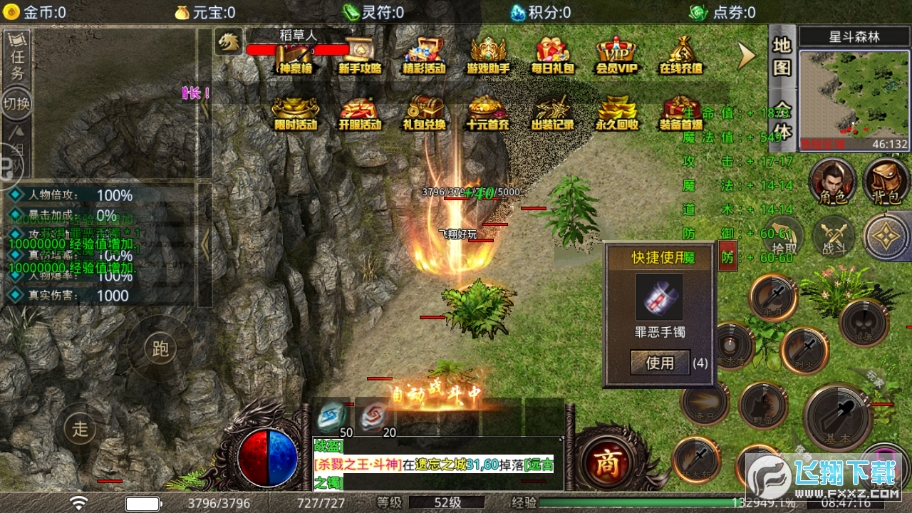
Task: Open the 背包 backpack inventory
Action: (886, 181)
